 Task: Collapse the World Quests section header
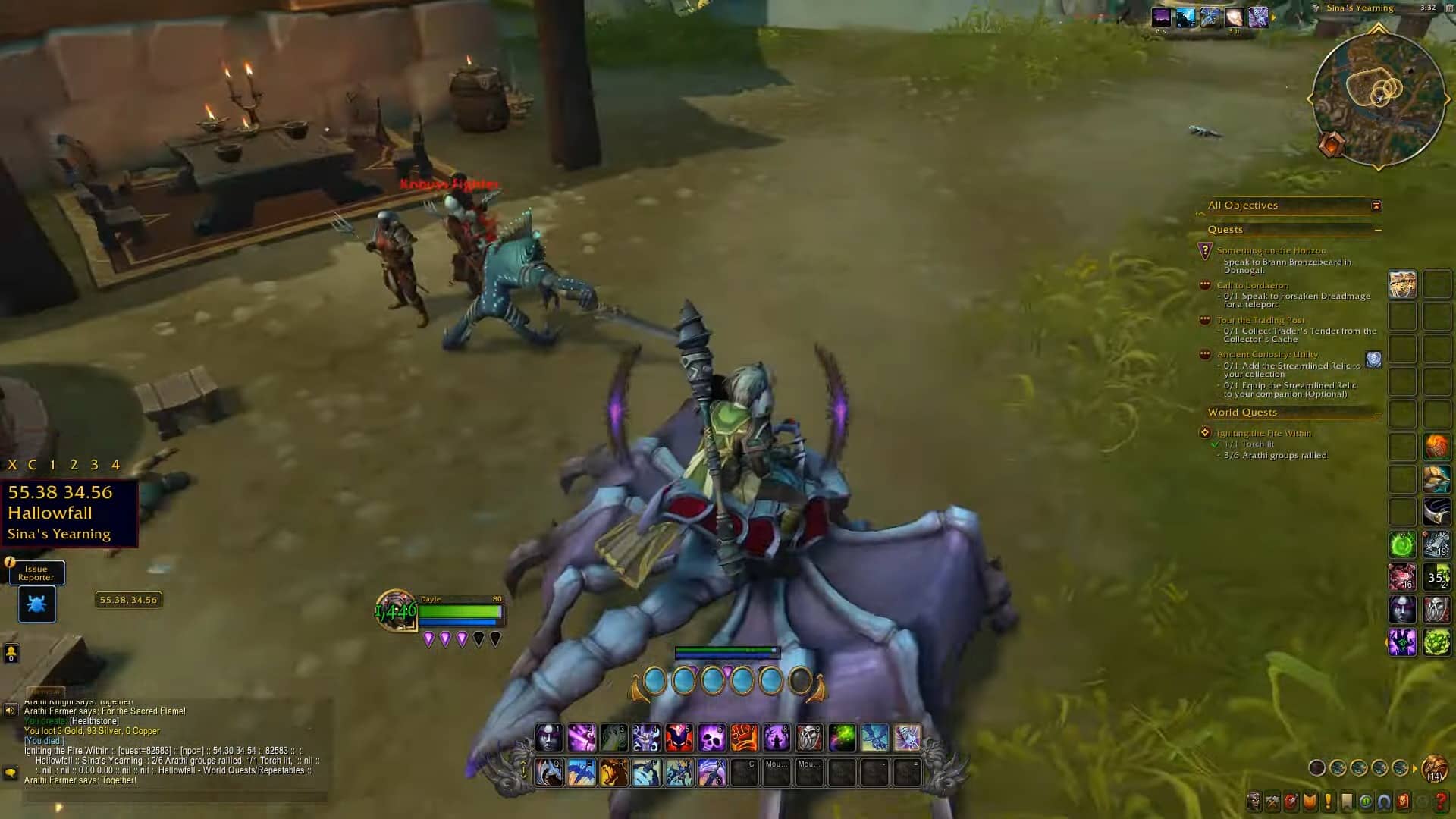coord(1379,412)
